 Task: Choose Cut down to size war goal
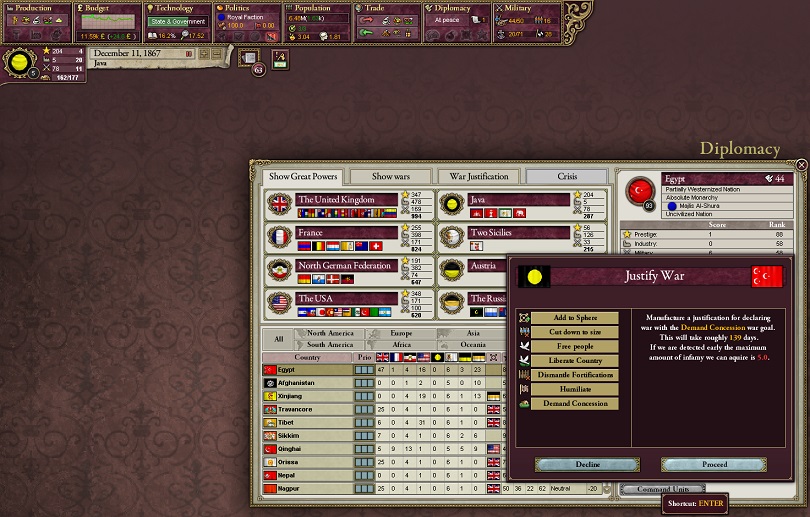(x=575, y=332)
